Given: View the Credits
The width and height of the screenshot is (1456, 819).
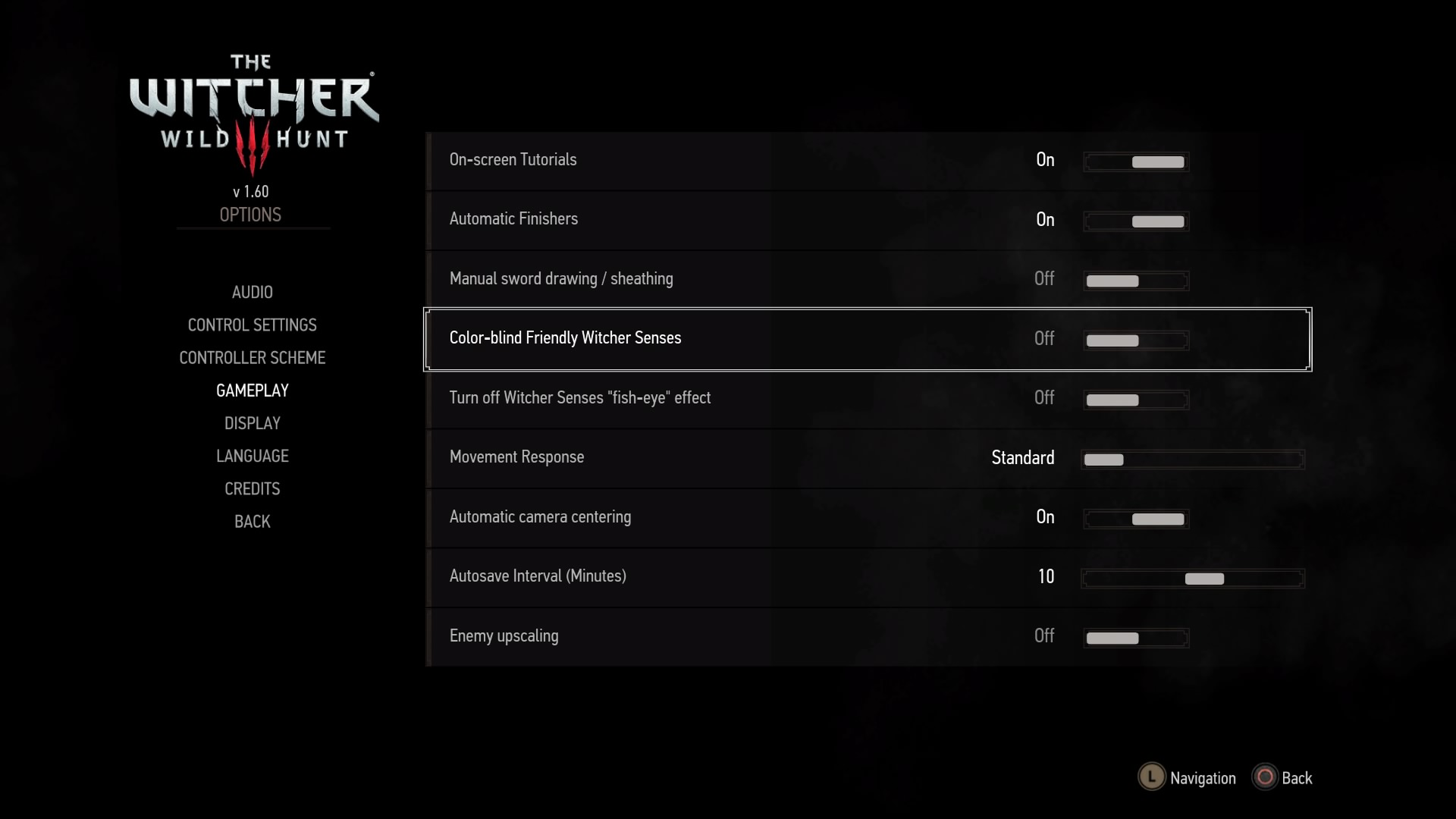Looking at the screenshot, I should 252,488.
